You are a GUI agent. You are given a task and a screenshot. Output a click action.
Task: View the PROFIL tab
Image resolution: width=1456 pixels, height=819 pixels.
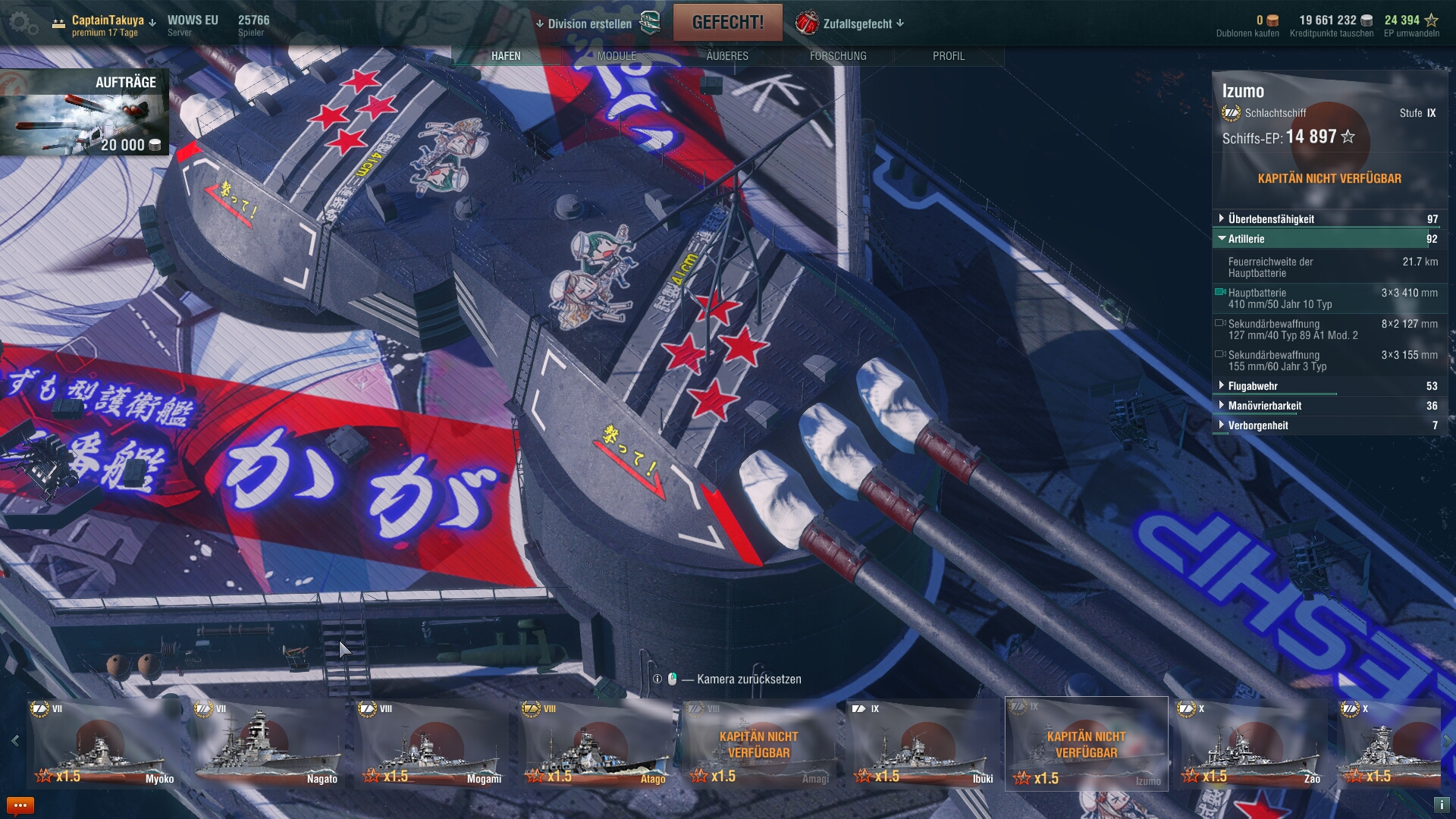pyautogui.click(x=949, y=56)
